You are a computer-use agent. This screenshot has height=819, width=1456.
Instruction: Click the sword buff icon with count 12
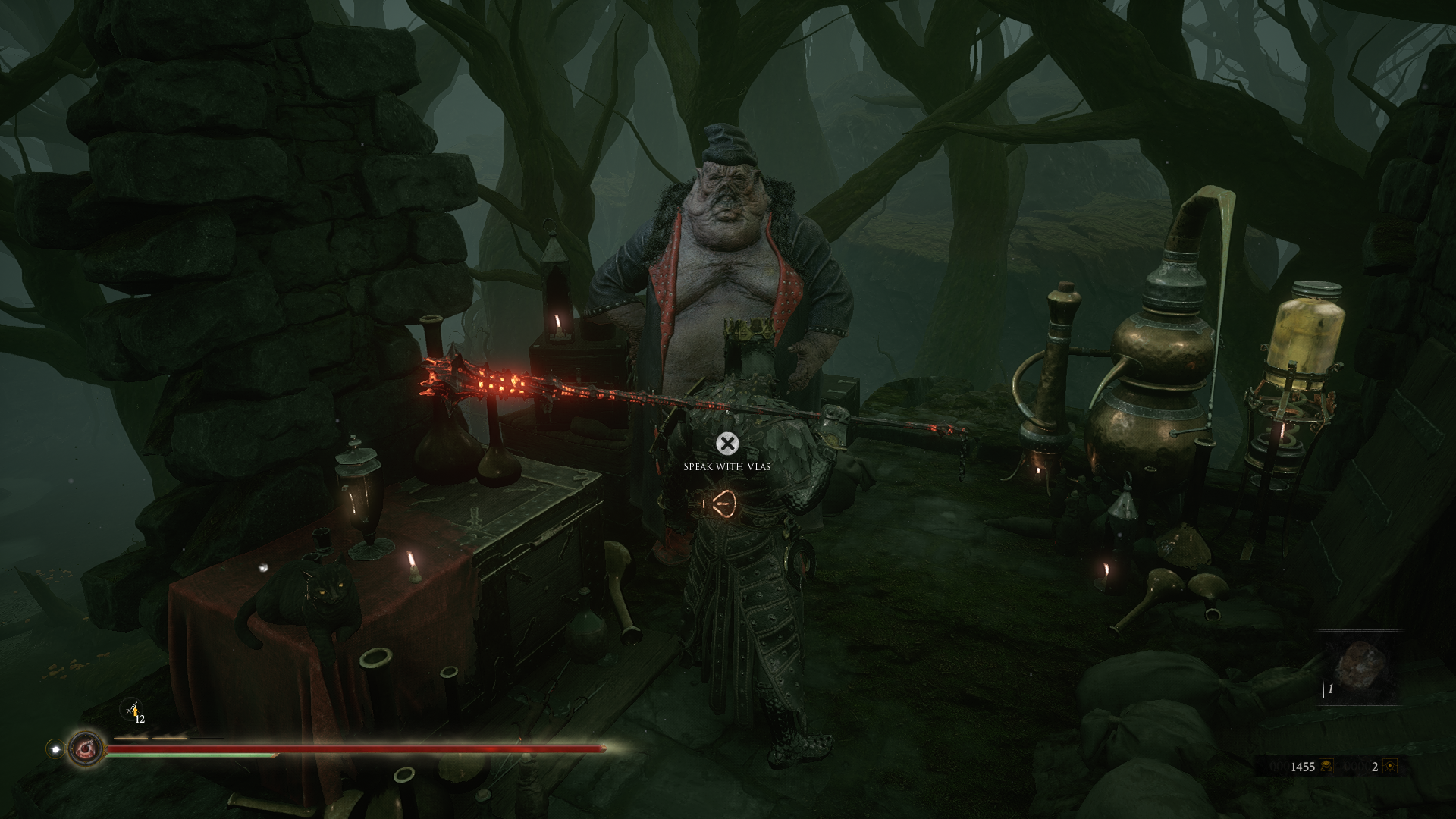[133, 711]
